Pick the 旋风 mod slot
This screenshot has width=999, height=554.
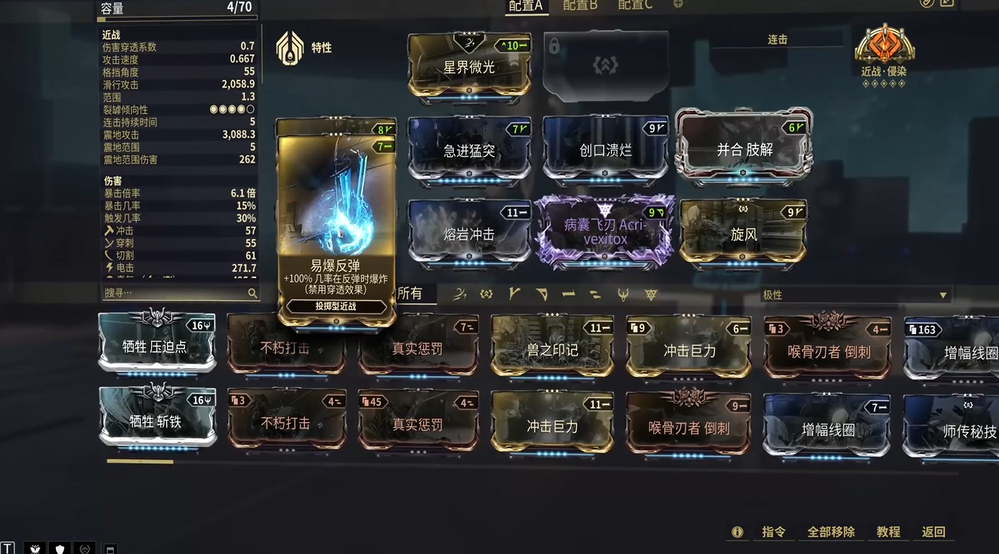[743, 232]
